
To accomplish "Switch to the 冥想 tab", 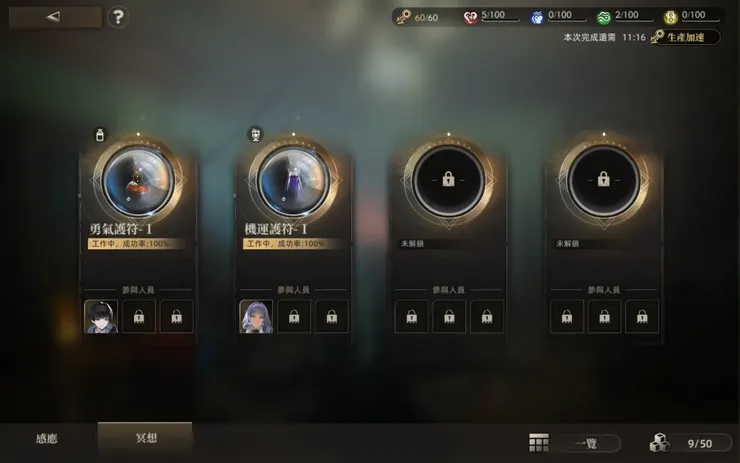I will click(145, 439).
